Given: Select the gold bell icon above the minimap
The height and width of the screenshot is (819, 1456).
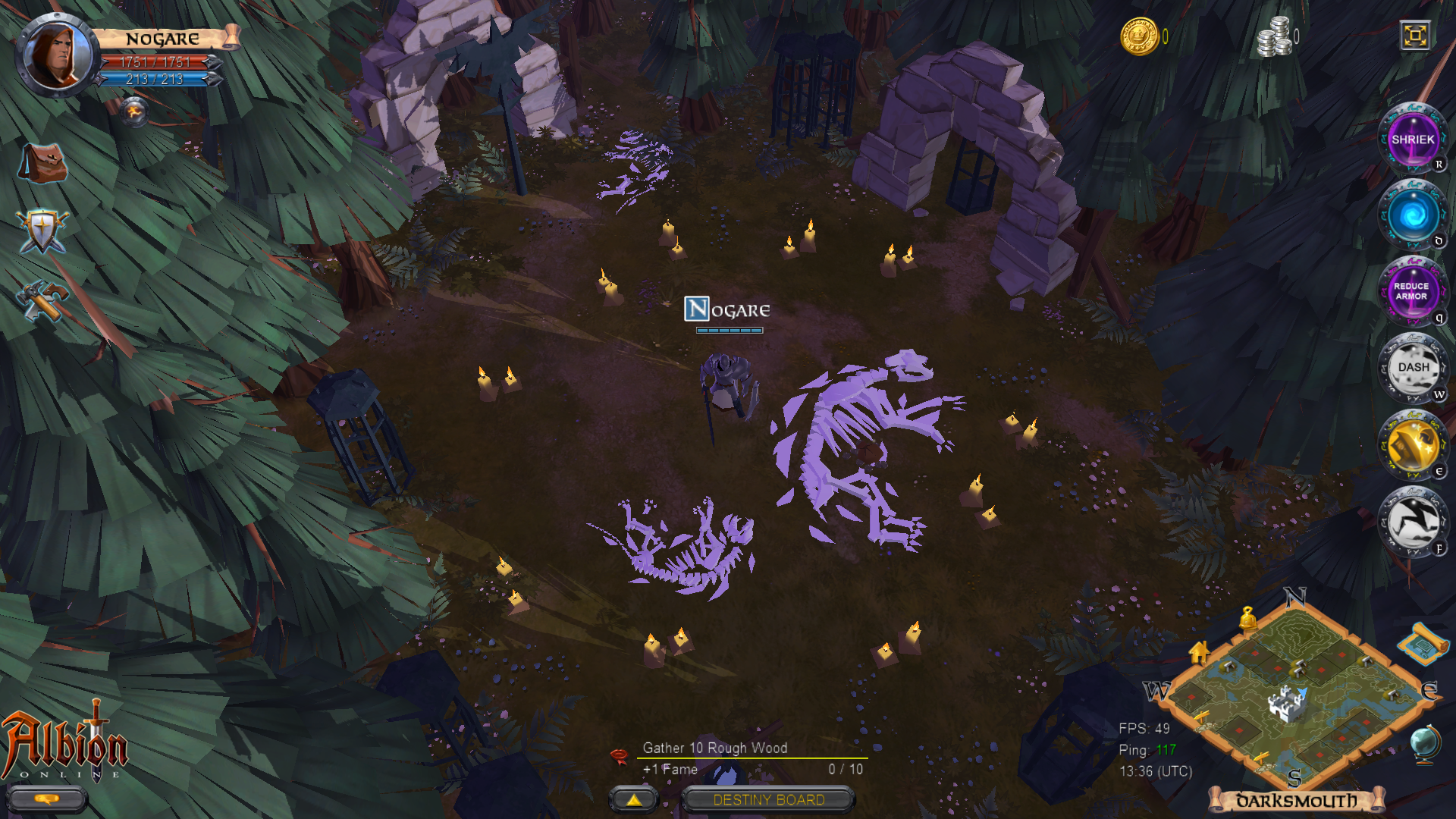Looking at the screenshot, I should tap(1247, 618).
